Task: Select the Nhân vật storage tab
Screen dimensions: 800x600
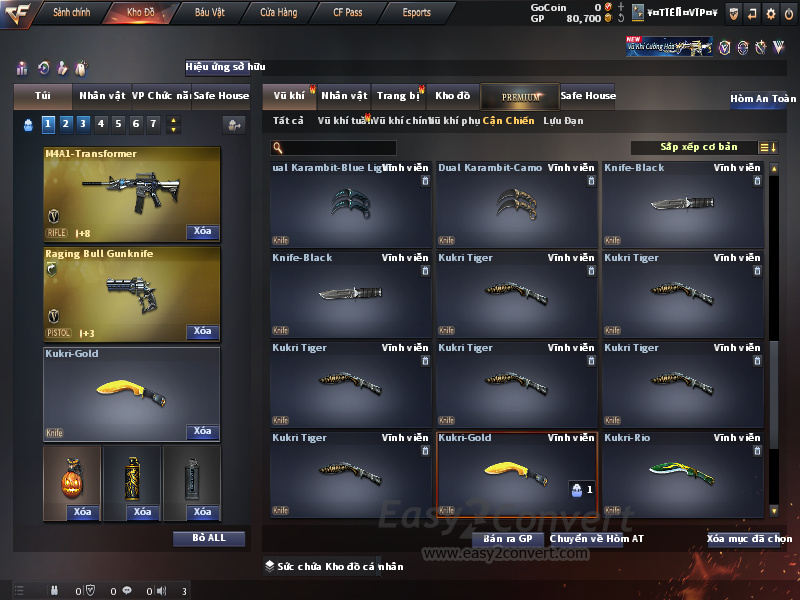Action: click(x=344, y=96)
